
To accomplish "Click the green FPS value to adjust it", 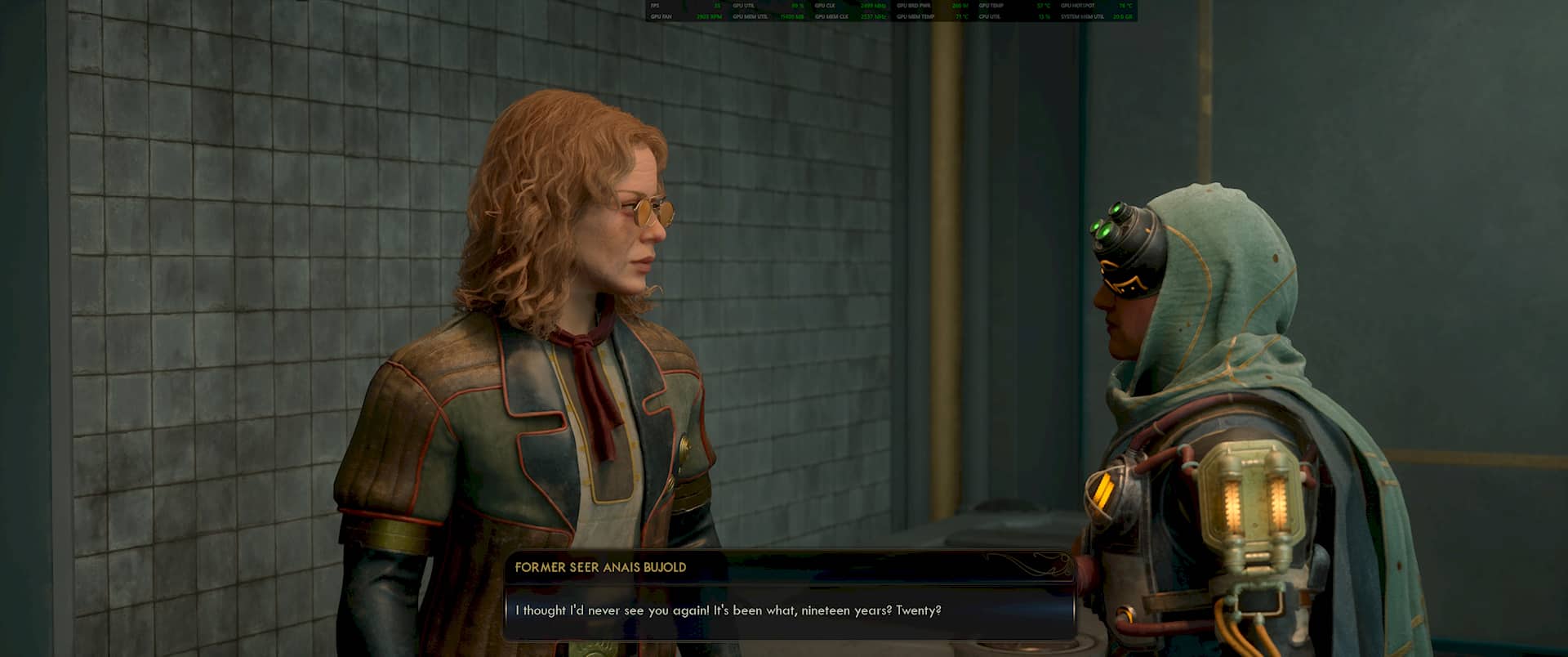I will point(719,6).
